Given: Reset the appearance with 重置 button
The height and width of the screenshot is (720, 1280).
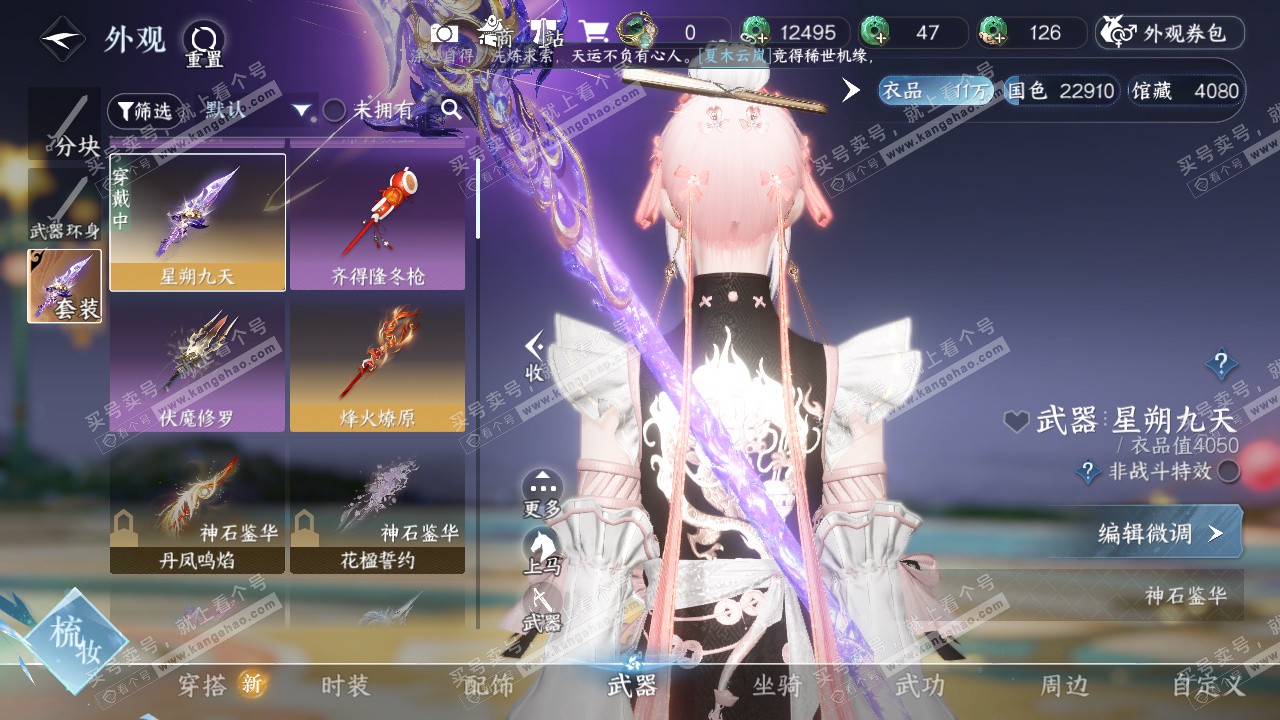Looking at the screenshot, I should pos(203,44).
